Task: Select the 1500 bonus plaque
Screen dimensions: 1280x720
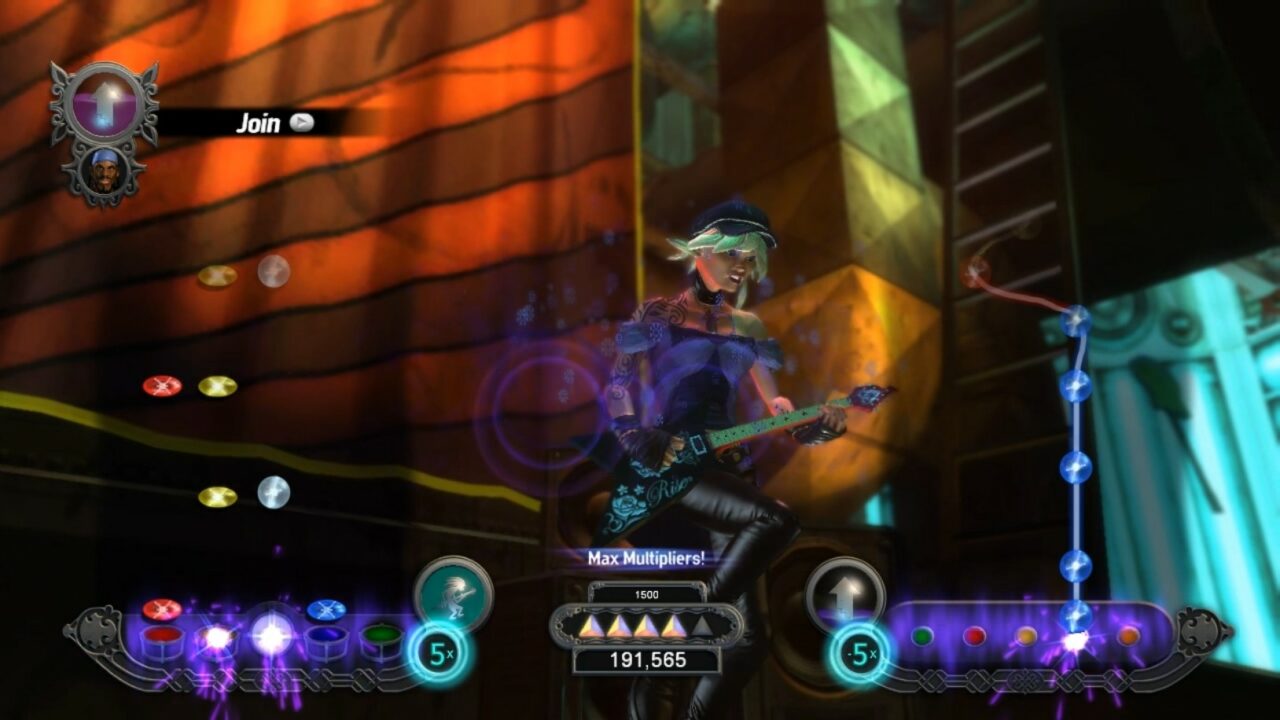Action: point(646,593)
